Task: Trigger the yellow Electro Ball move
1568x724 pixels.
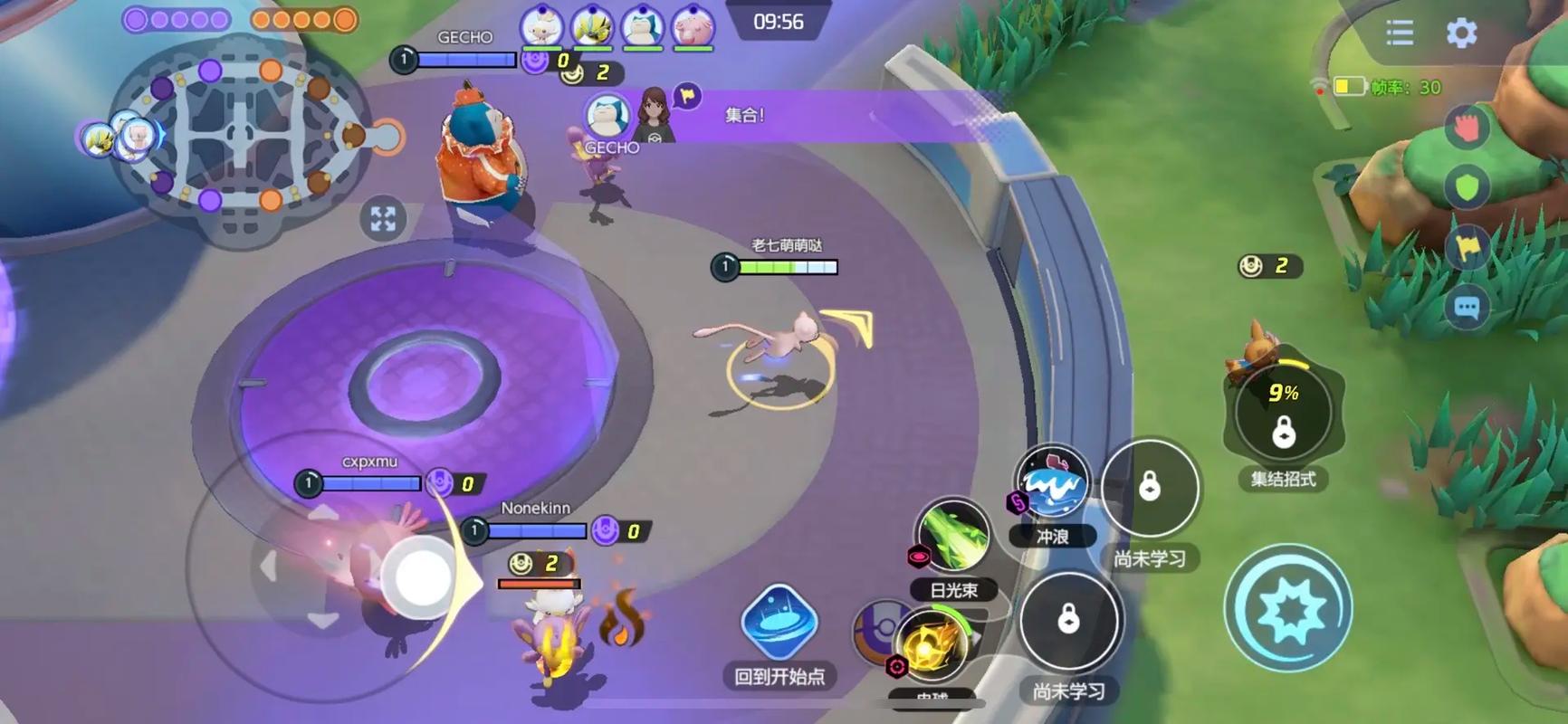Action: tap(931, 645)
